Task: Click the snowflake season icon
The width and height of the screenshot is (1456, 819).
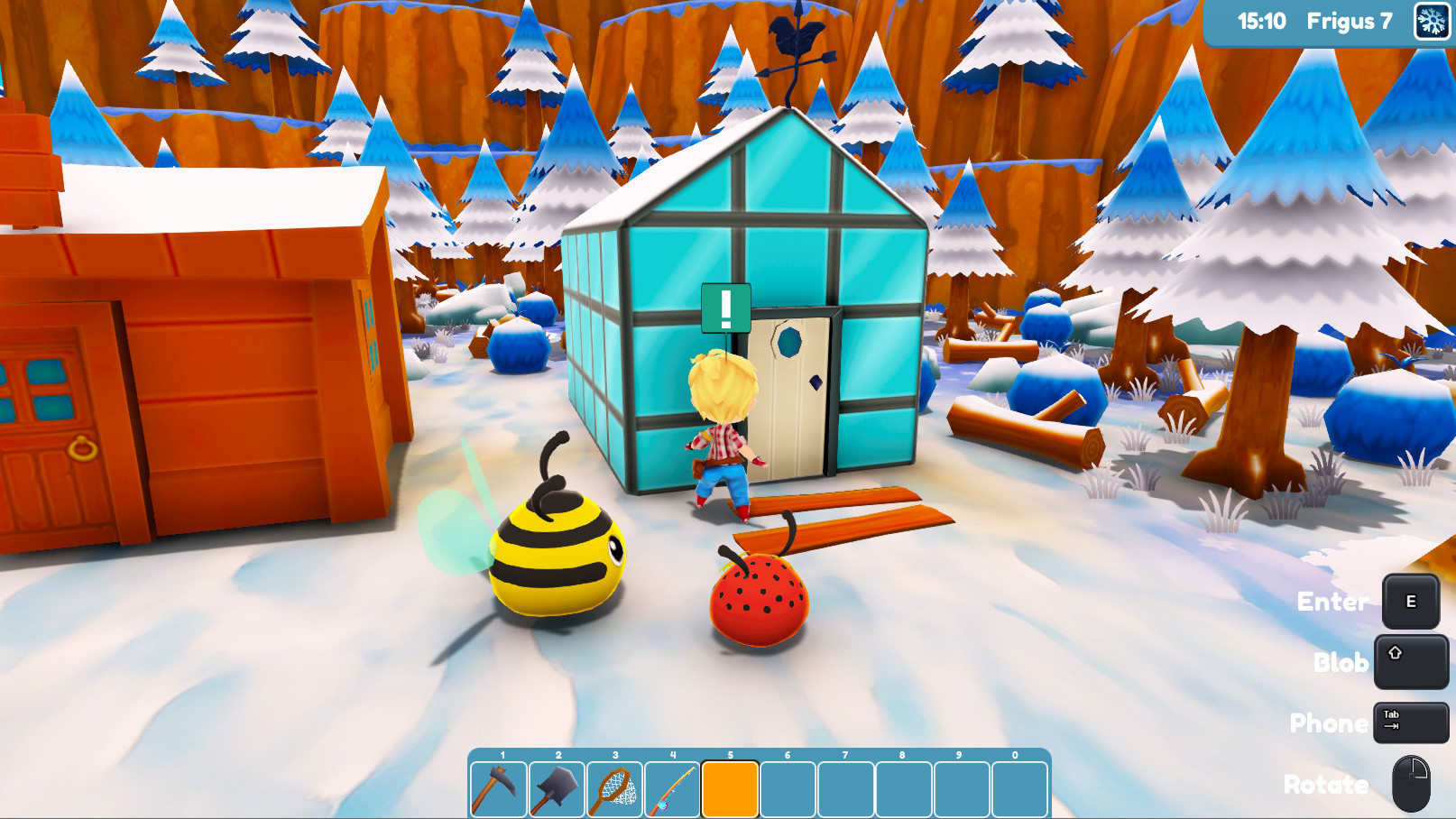Action: (1432, 22)
